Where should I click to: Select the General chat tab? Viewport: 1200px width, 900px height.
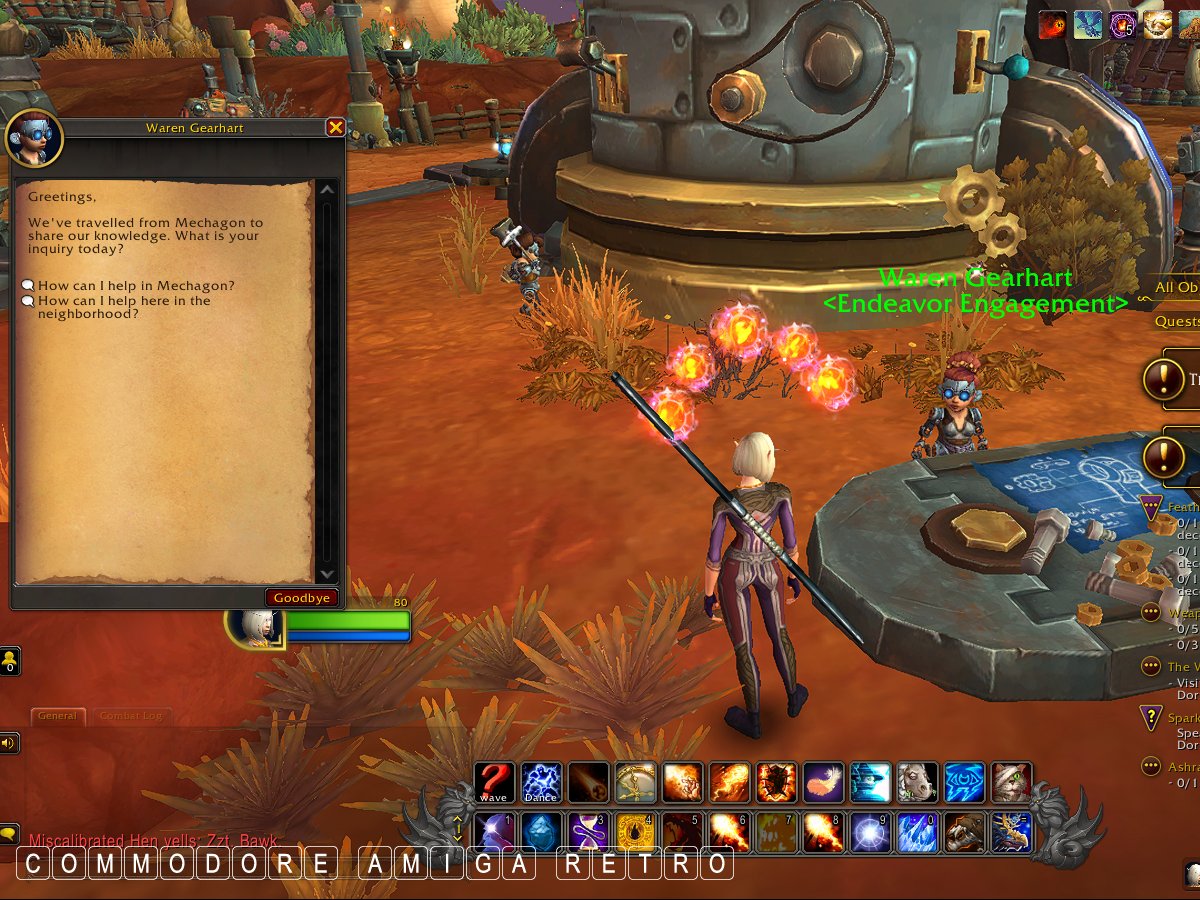click(58, 716)
